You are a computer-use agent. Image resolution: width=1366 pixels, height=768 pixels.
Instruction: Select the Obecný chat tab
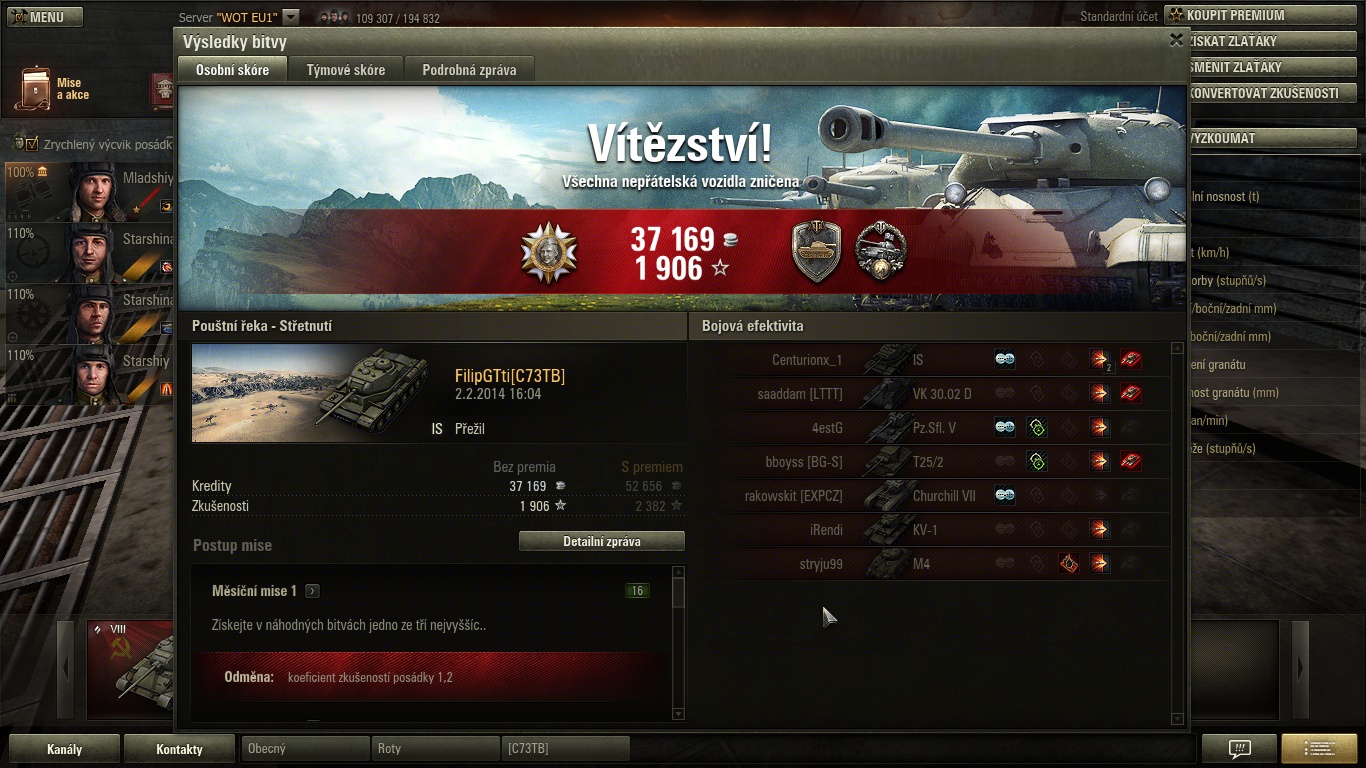(305, 748)
